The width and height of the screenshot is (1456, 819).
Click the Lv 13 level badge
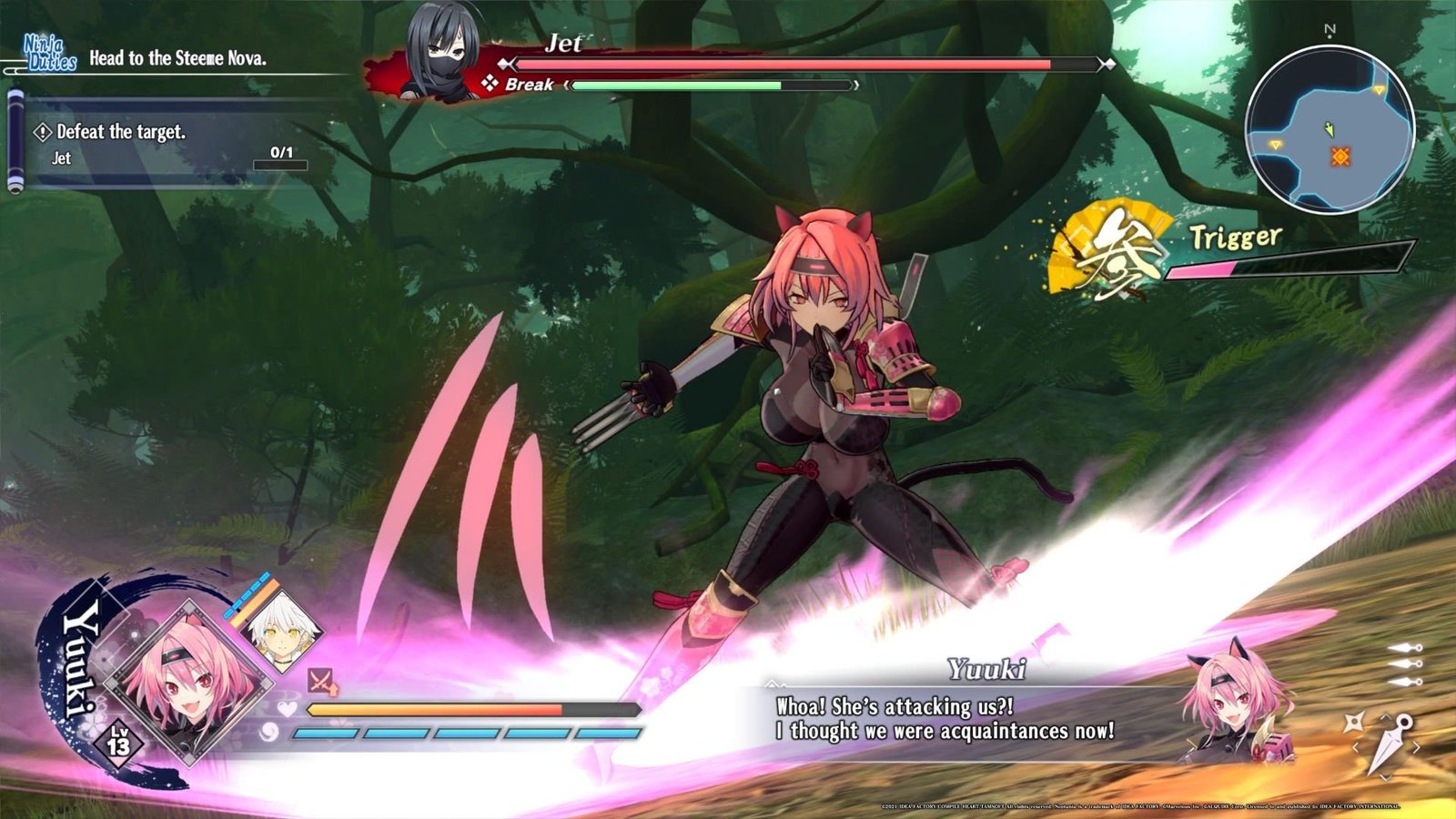click(118, 743)
